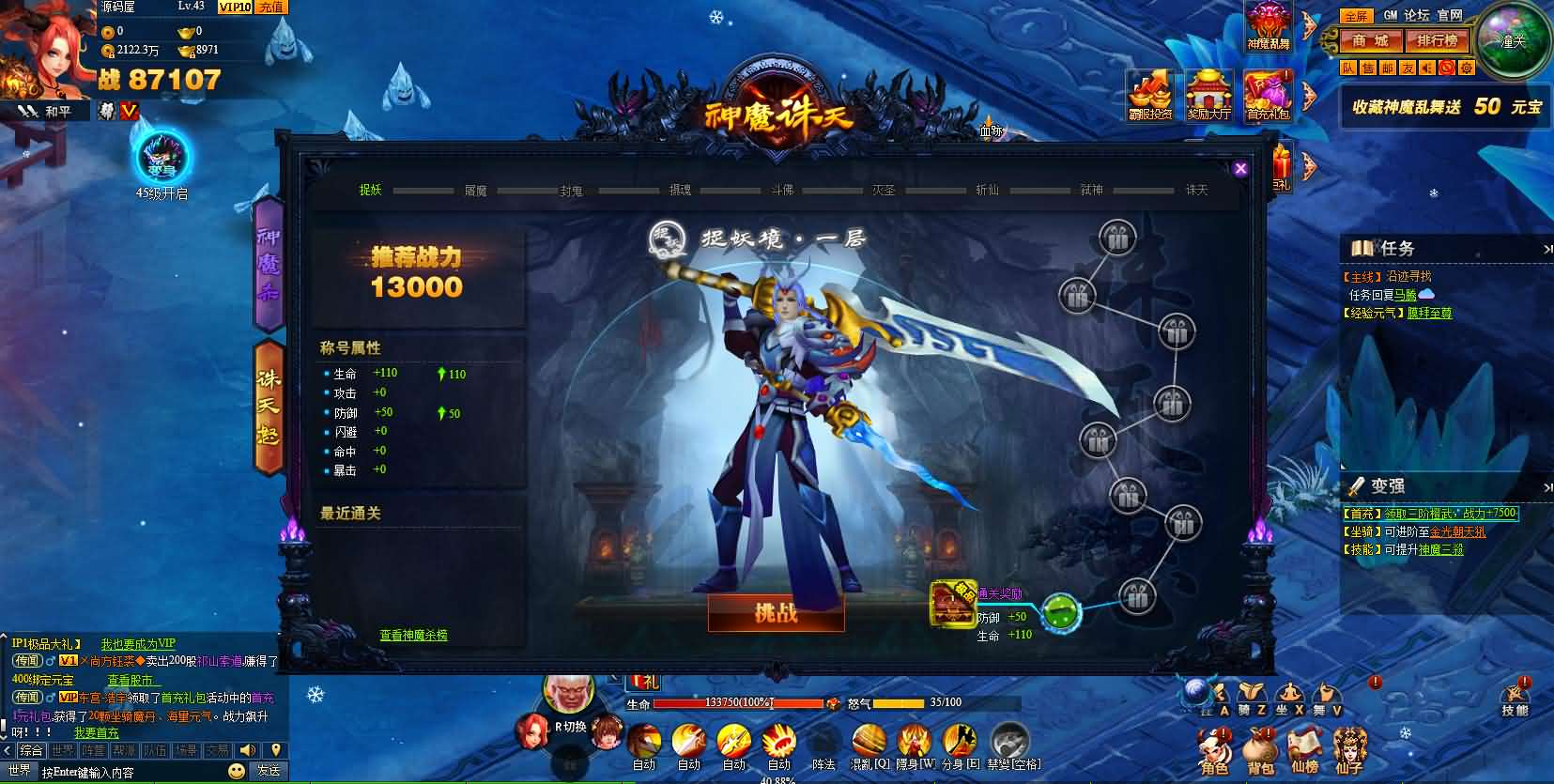This screenshot has height=784, width=1554.
Task: Toggle 全屏 fullscreen mode
Action: tap(1355, 16)
